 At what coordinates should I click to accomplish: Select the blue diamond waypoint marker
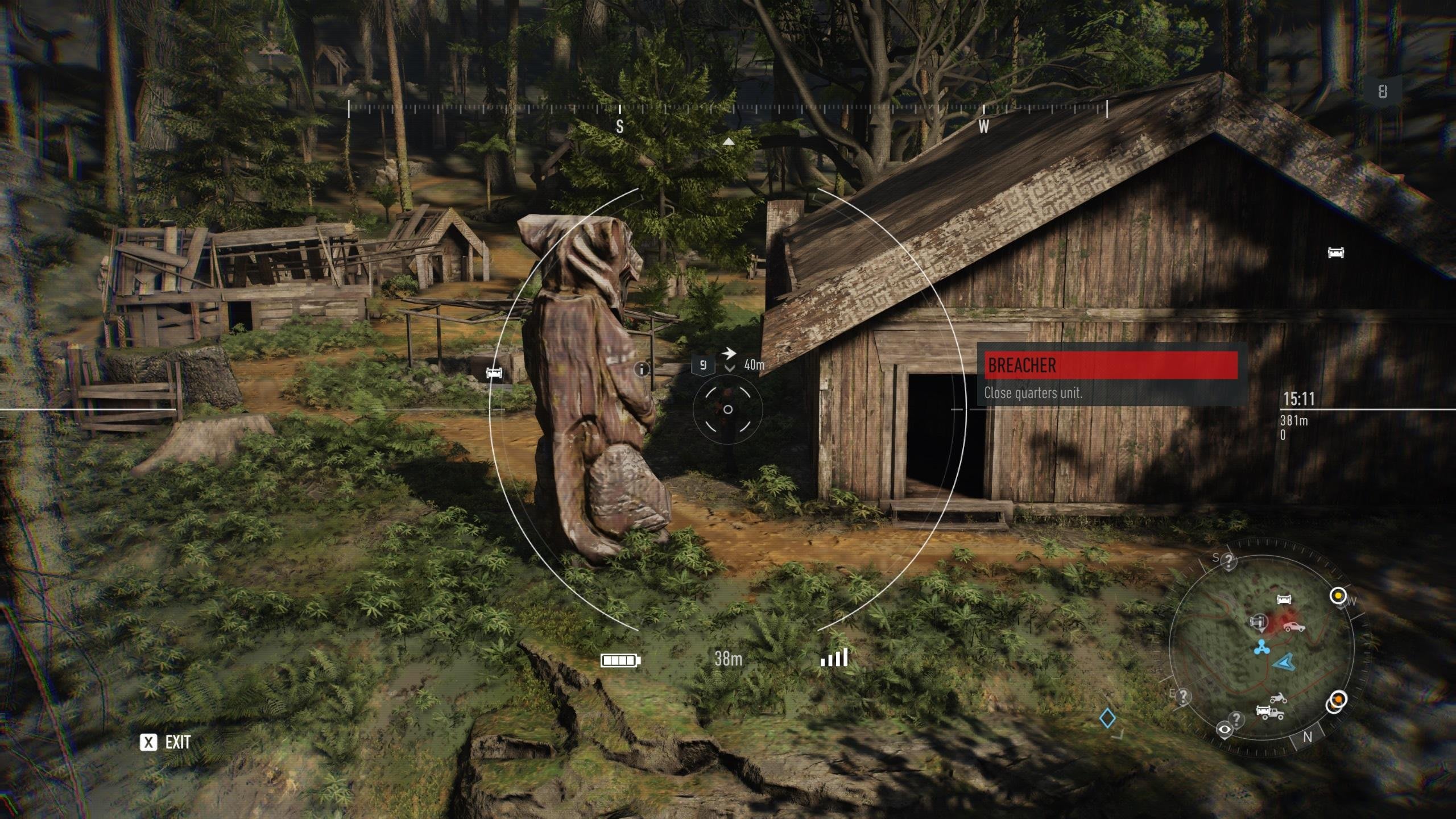[1107, 718]
